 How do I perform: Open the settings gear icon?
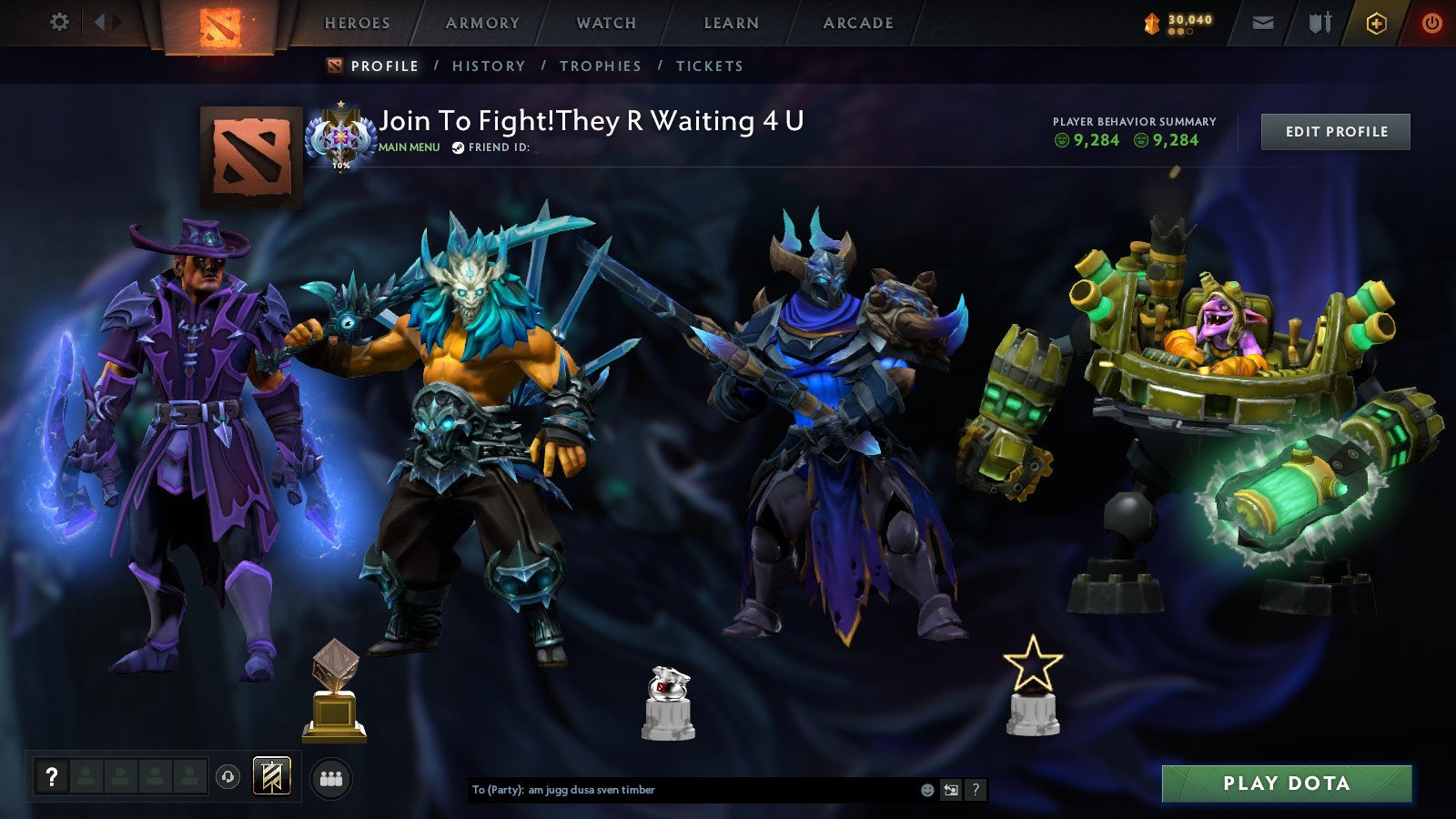[59, 20]
